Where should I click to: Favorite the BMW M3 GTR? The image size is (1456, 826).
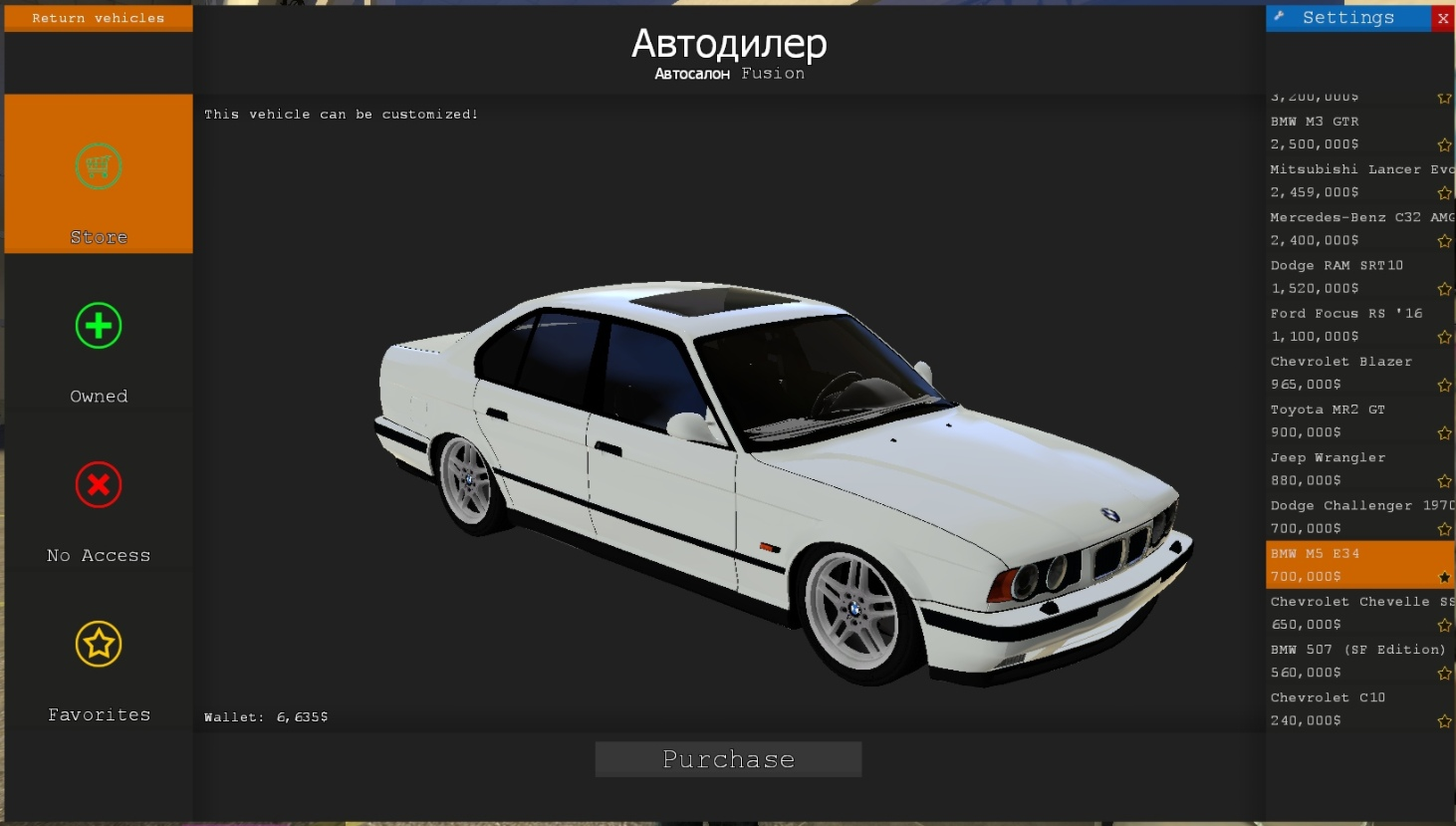coord(1443,144)
